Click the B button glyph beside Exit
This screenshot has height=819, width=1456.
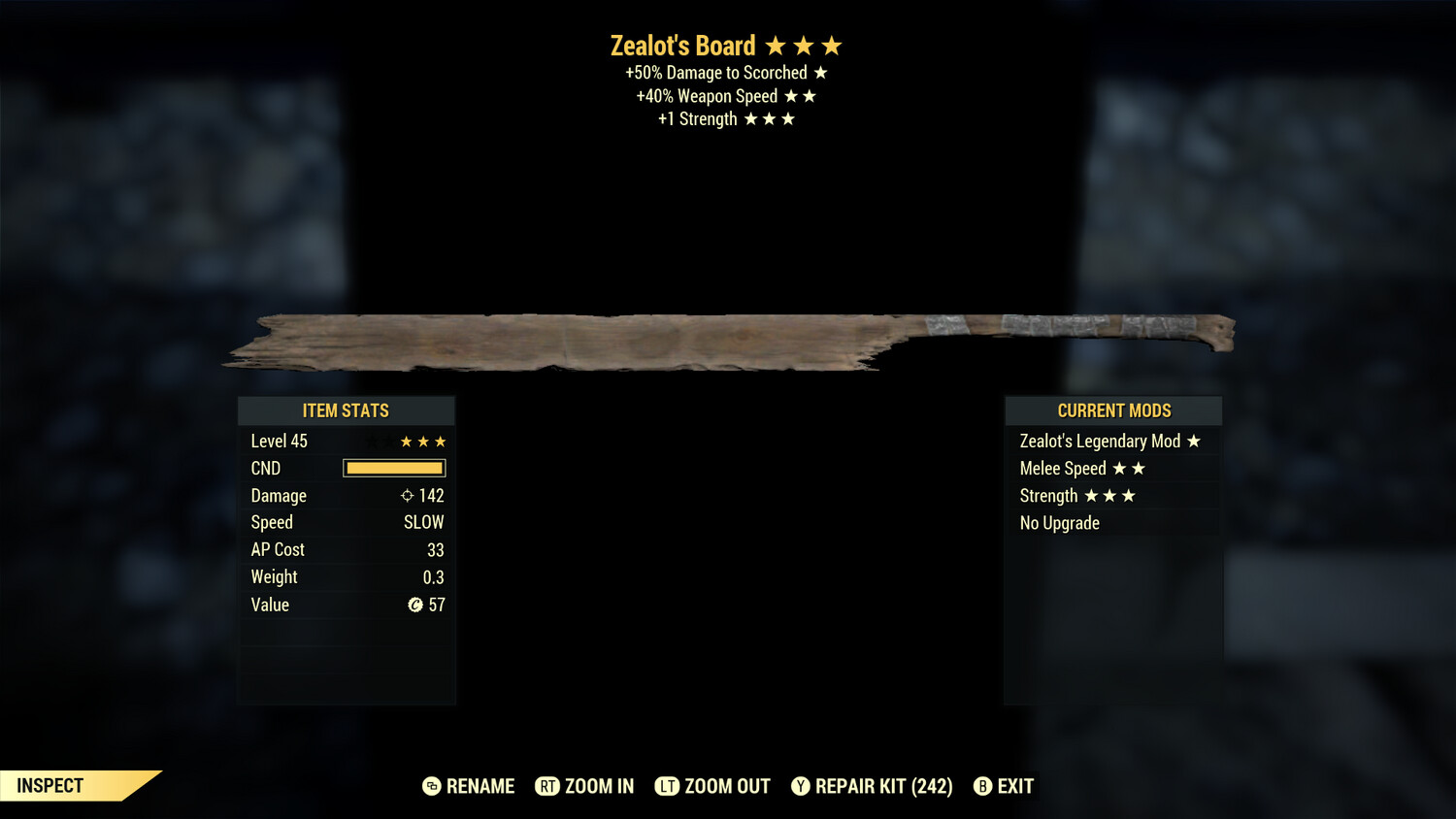coord(982,786)
